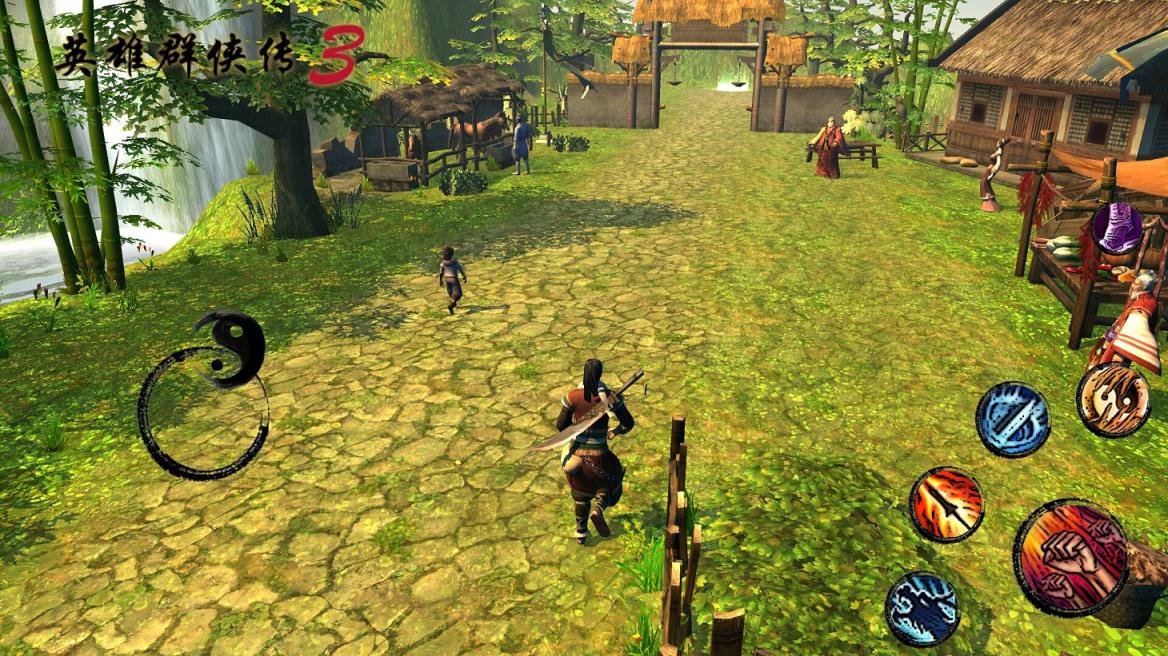
Task: Activate the blue sword slash skill
Action: [x=1012, y=419]
